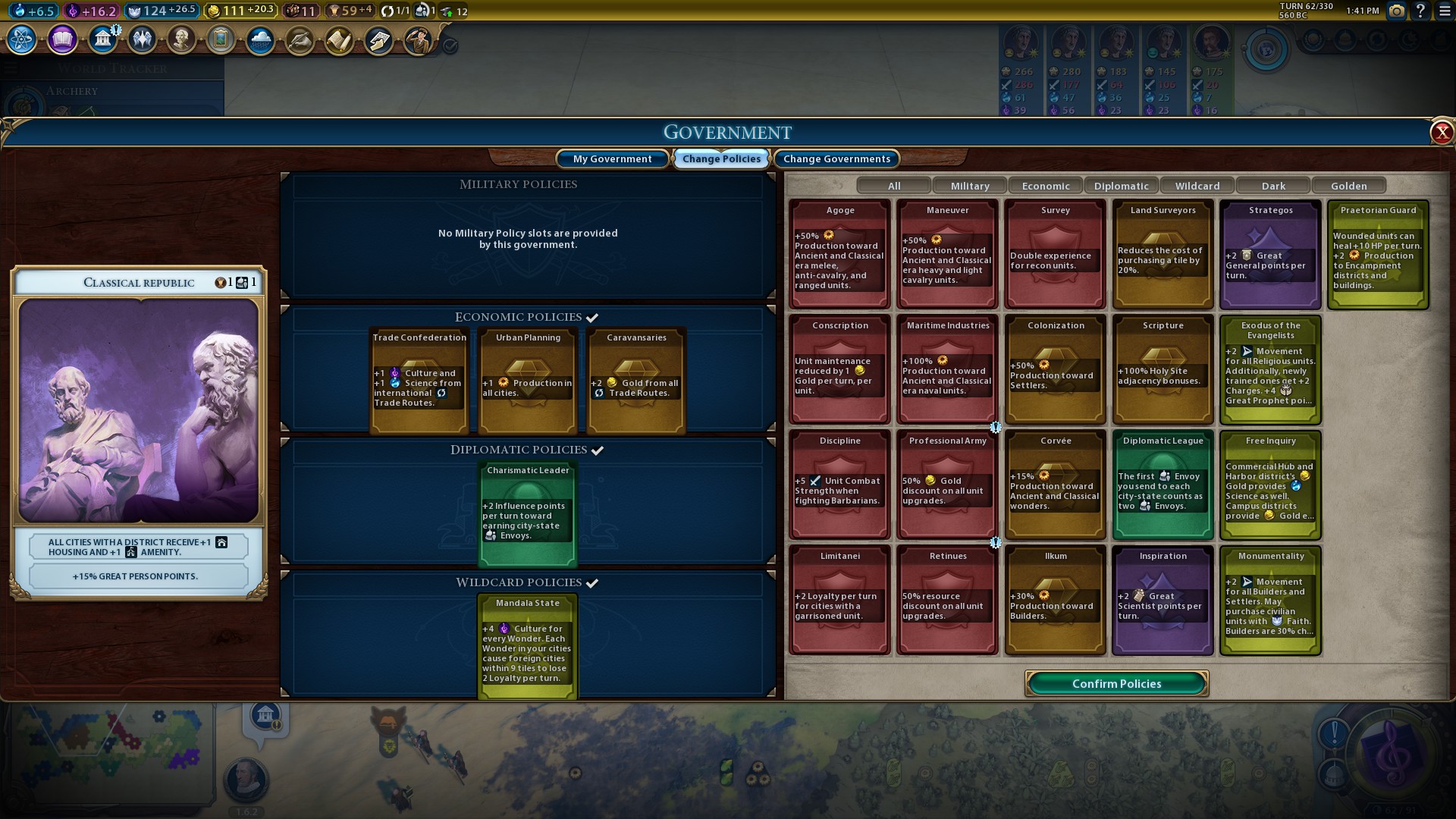1456x819 pixels.
Task: Pick the Inspiration policy card
Action: [1163, 601]
